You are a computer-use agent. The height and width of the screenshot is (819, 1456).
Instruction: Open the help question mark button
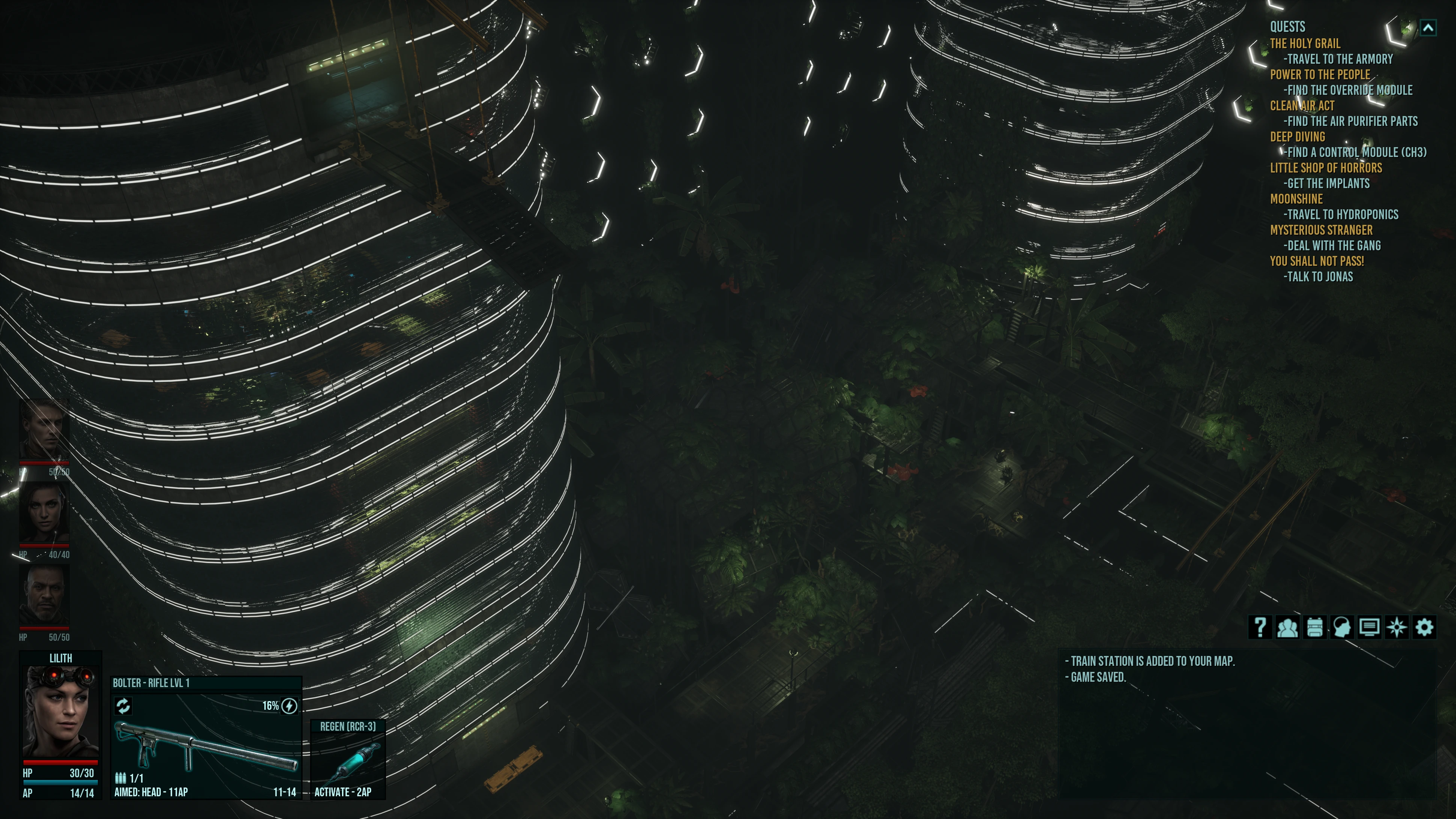[x=1260, y=627]
